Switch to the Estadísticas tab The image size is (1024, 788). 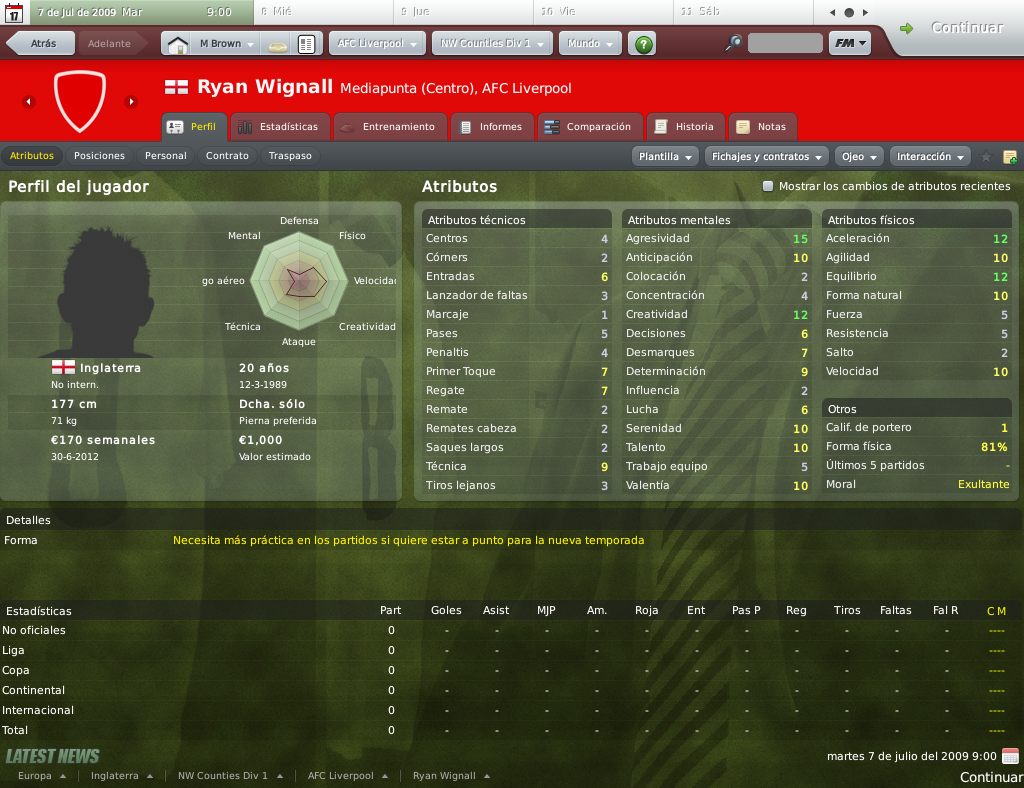[x=279, y=127]
